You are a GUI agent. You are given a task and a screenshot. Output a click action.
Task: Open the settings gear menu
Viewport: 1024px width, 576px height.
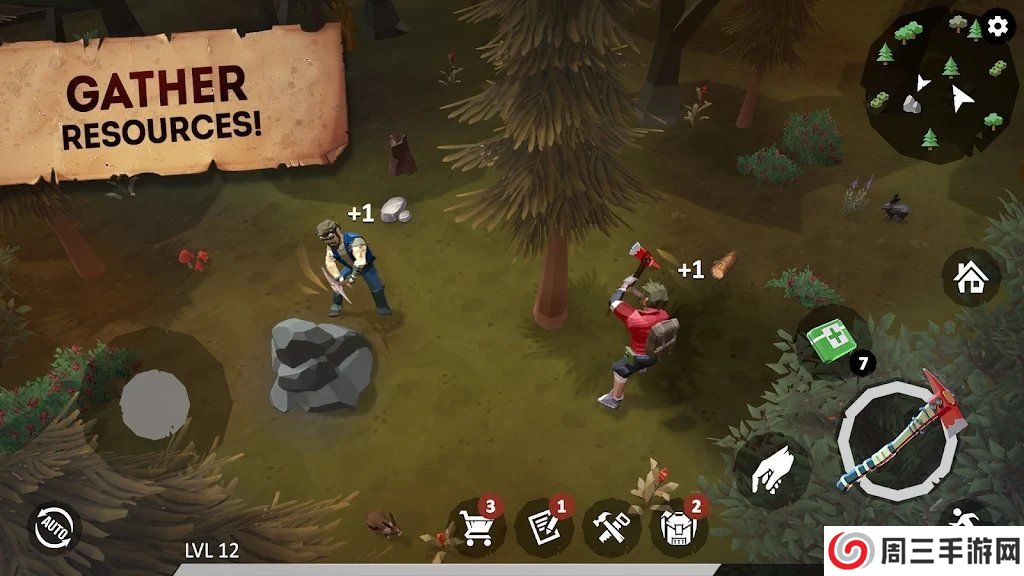[997, 27]
